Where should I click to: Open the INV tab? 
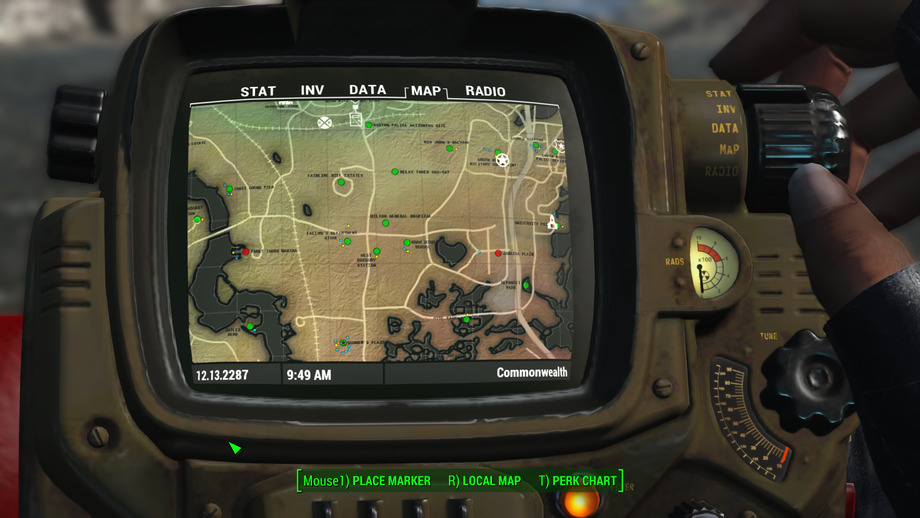tap(313, 91)
